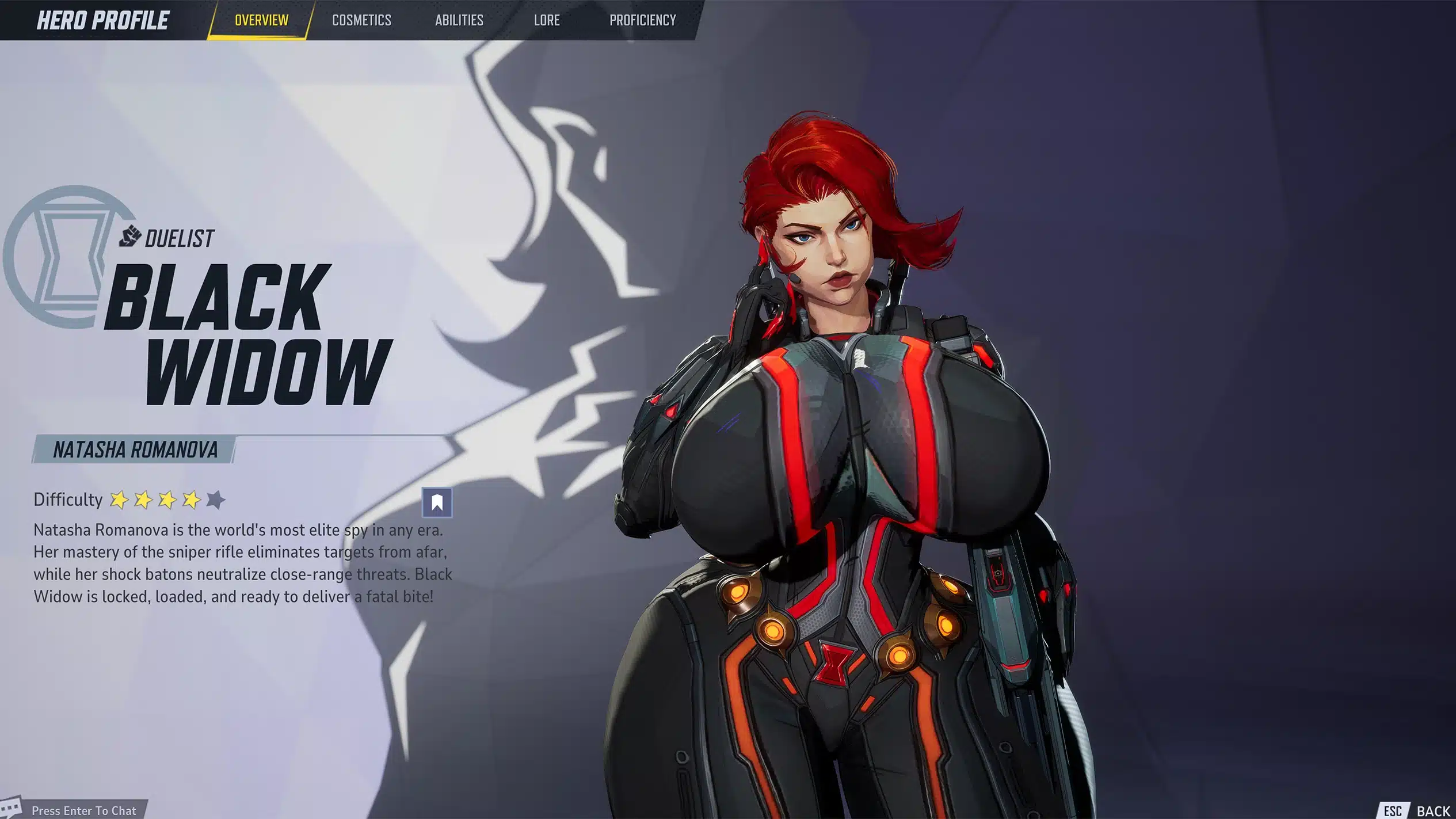Switch to the Overview tab
The width and height of the screenshot is (1456, 819).
(x=261, y=21)
